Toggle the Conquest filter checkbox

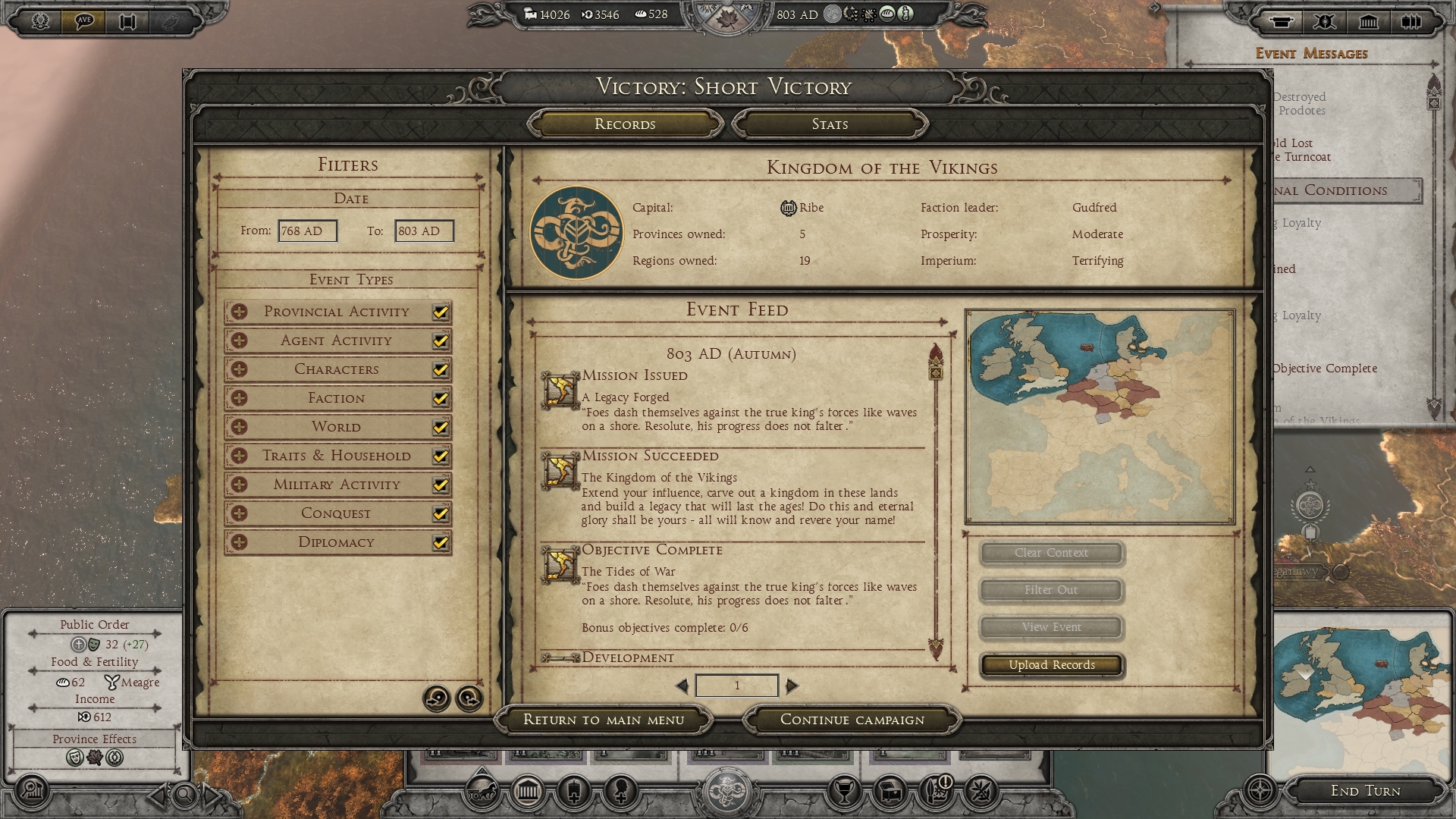tap(440, 513)
